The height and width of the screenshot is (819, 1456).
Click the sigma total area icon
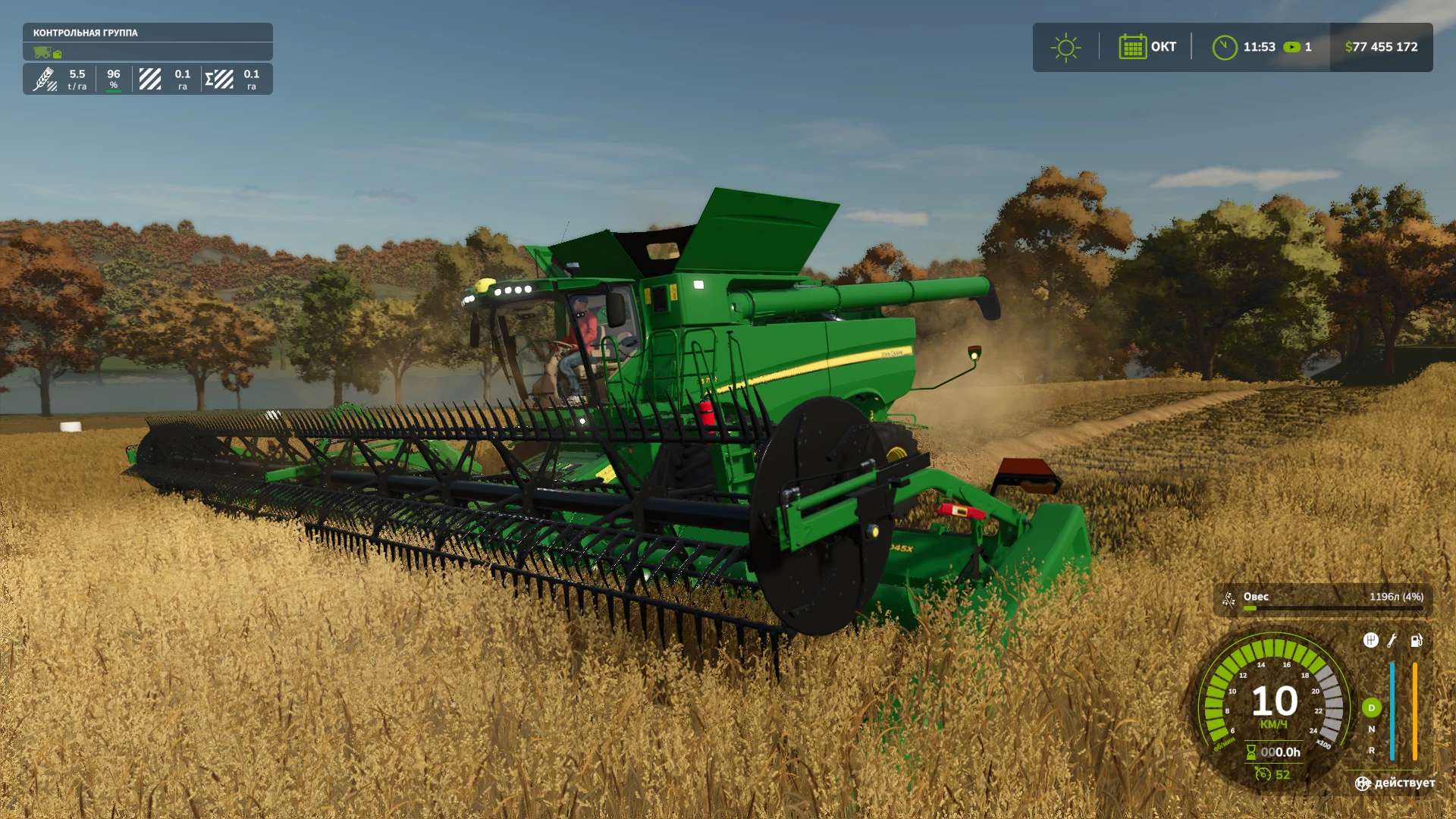(x=219, y=79)
